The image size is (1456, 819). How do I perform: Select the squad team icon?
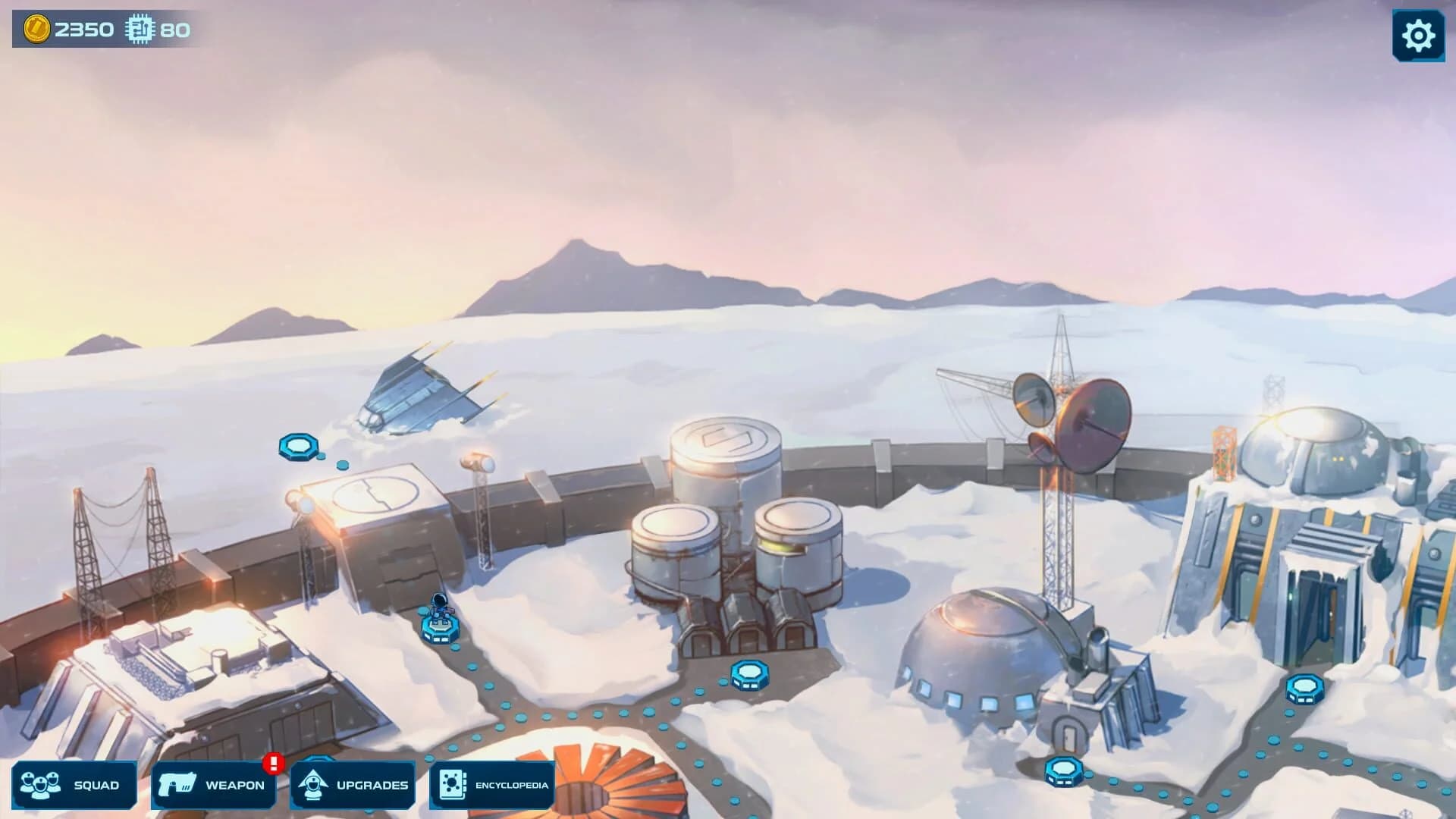[x=42, y=785]
